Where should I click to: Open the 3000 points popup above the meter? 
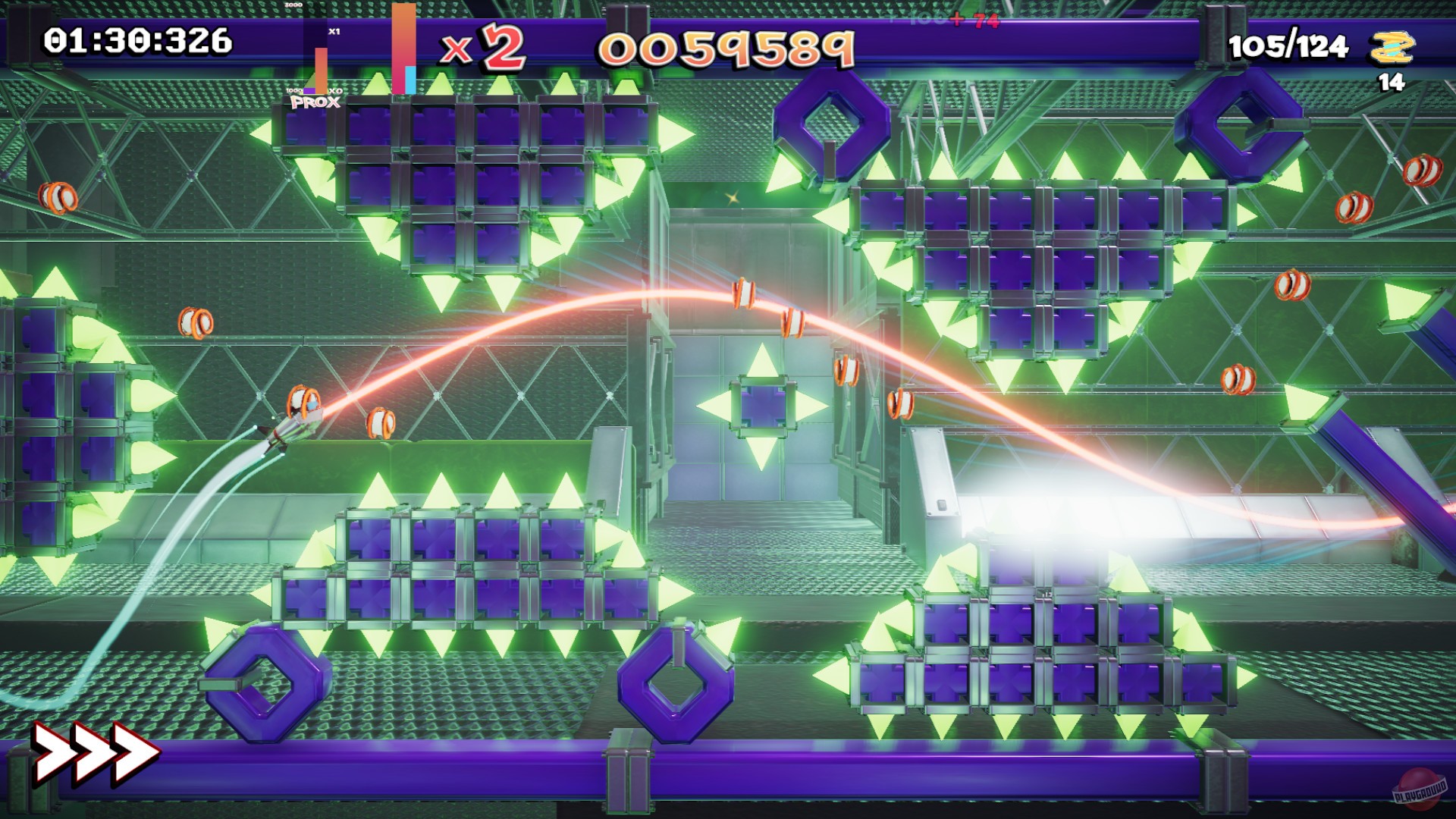click(x=292, y=6)
